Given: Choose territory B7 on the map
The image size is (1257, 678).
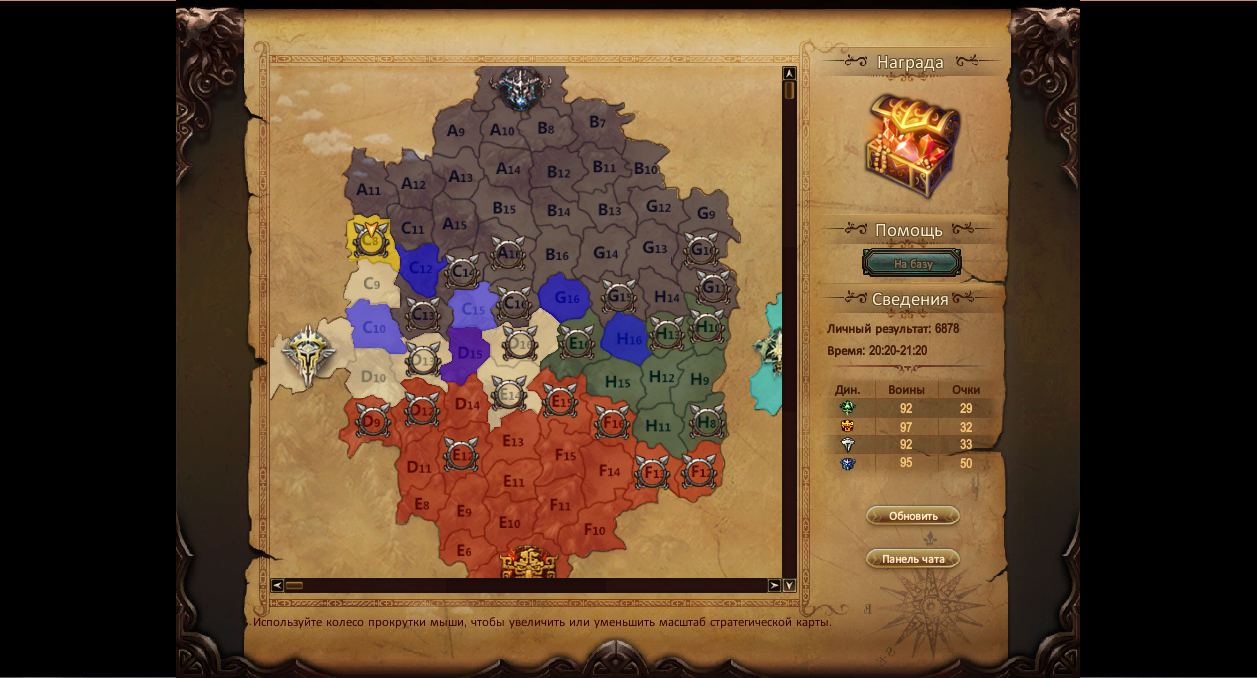Looking at the screenshot, I should (x=597, y=122).
